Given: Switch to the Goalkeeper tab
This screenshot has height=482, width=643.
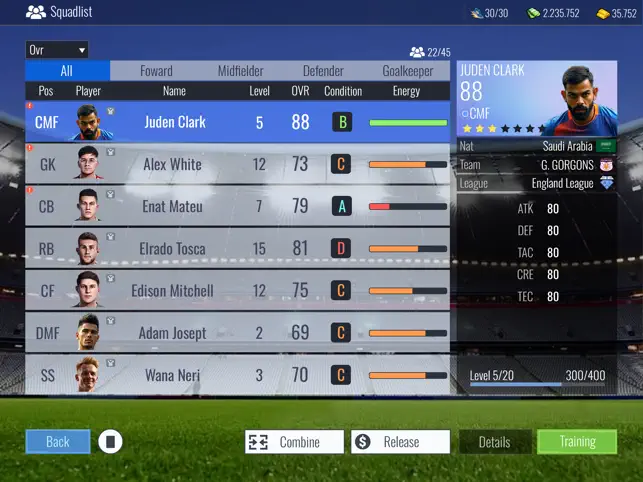Looking at the screenshot, I should [408, 71].
